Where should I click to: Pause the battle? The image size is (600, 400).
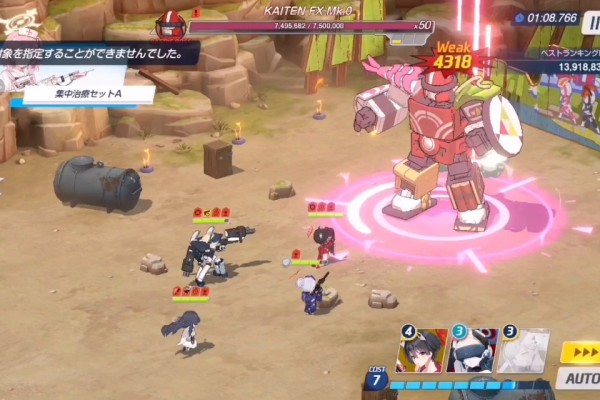pyautogui.click(x=591, y=18)
